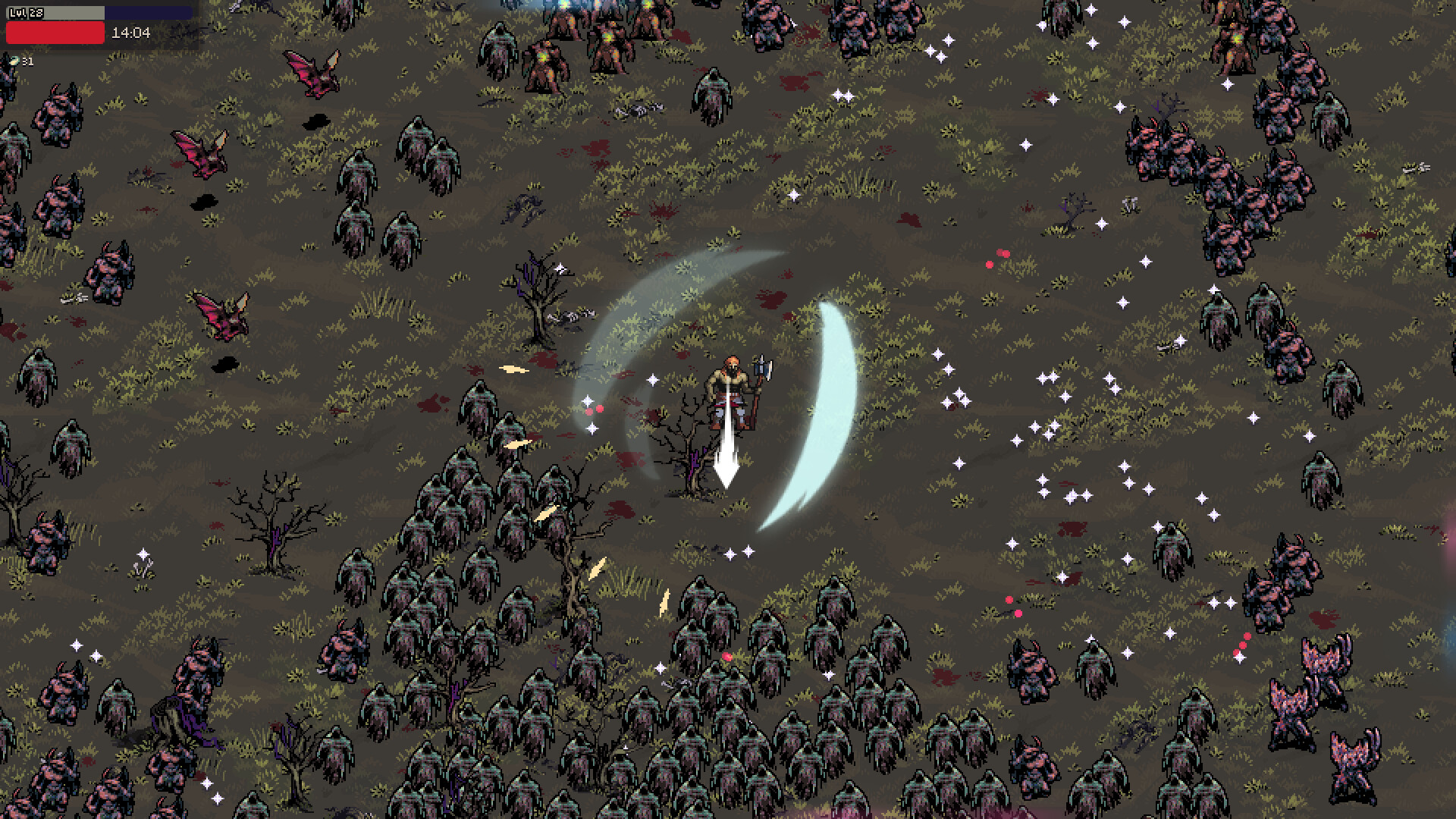Click the red health bar
This screenshot has height=819, width=1456.
(x=55, y=33)
